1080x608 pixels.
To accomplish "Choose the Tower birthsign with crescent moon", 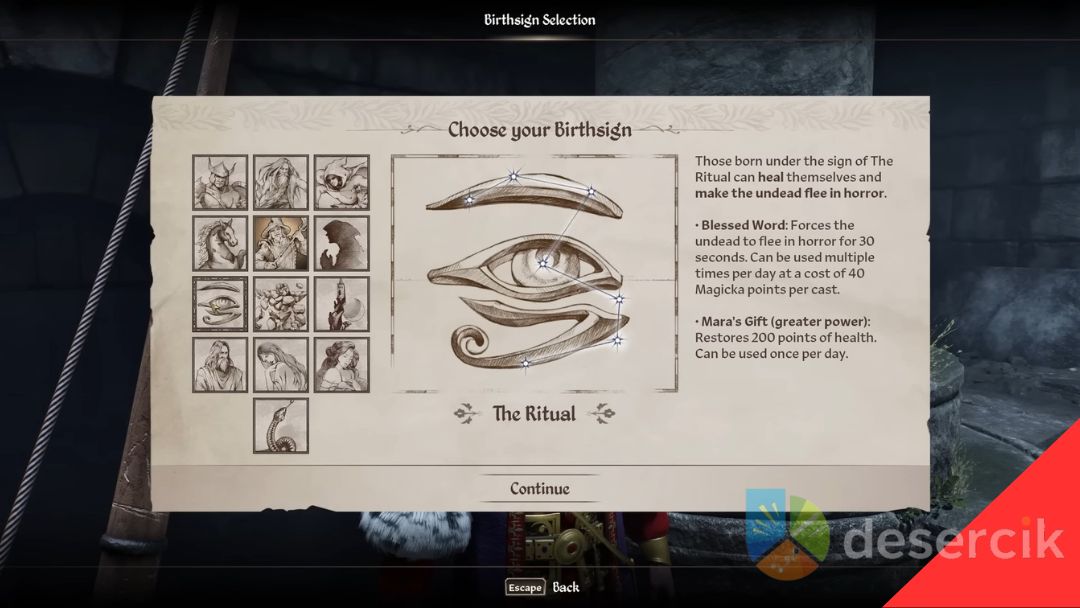I will (342, 304).
